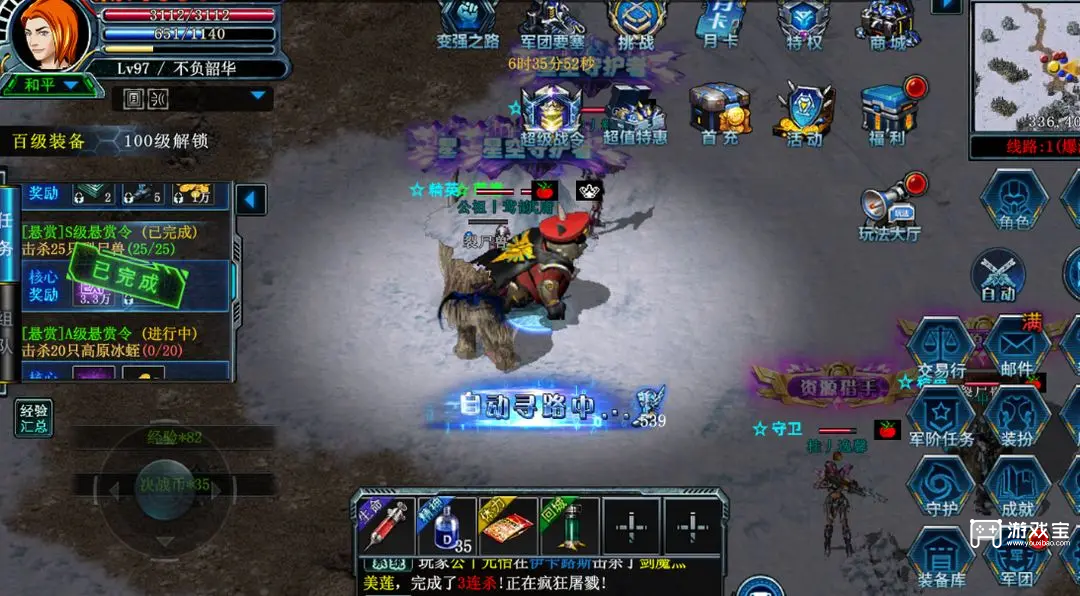Image resolution: width=1080 pixels, height=596 pixels.
Task: Open the 变强之路 menu icon
Action: coord(467,22)
